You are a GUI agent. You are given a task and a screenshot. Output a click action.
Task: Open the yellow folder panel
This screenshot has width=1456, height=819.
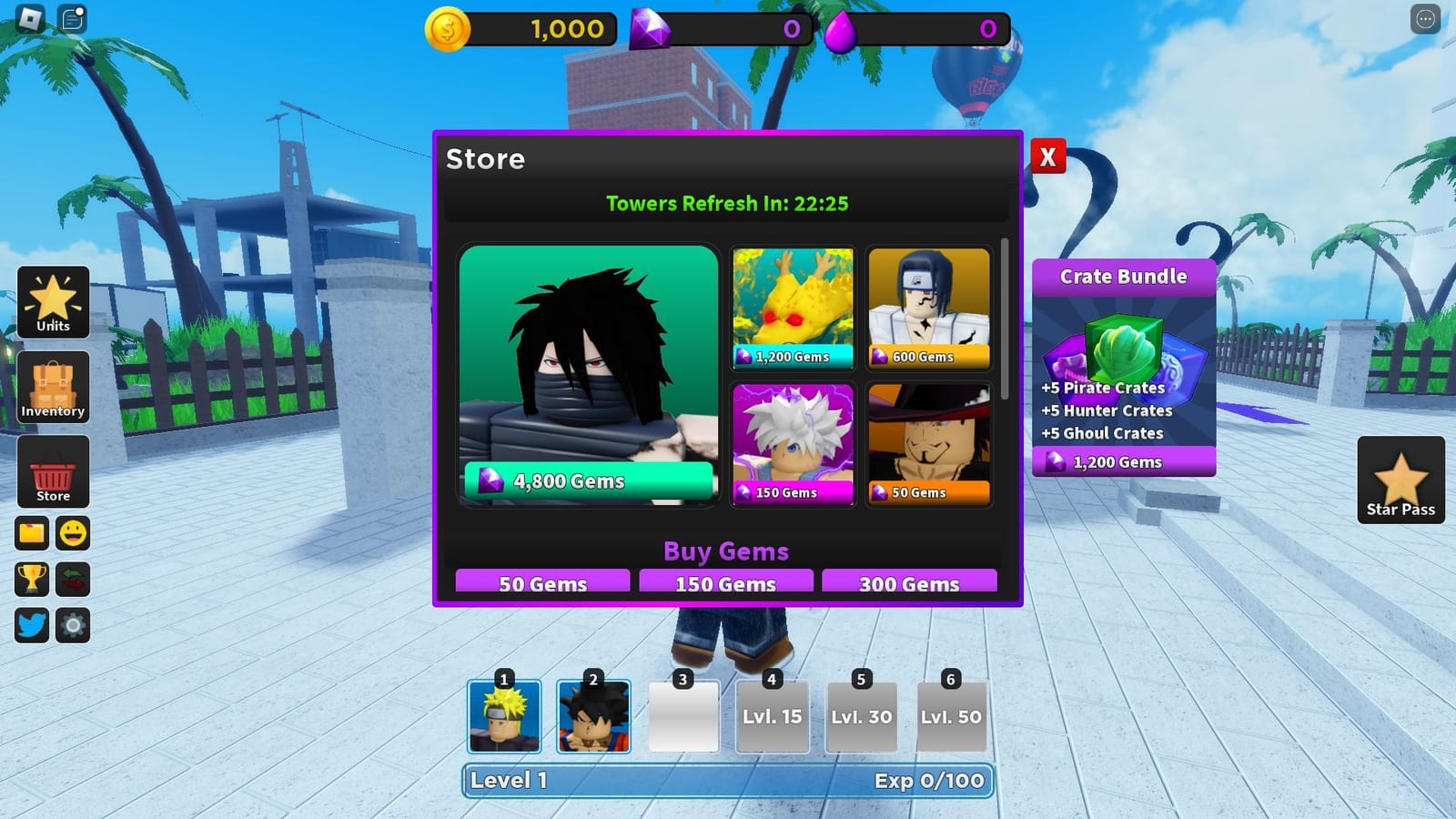pyautogui.click(x=32, y=532)
